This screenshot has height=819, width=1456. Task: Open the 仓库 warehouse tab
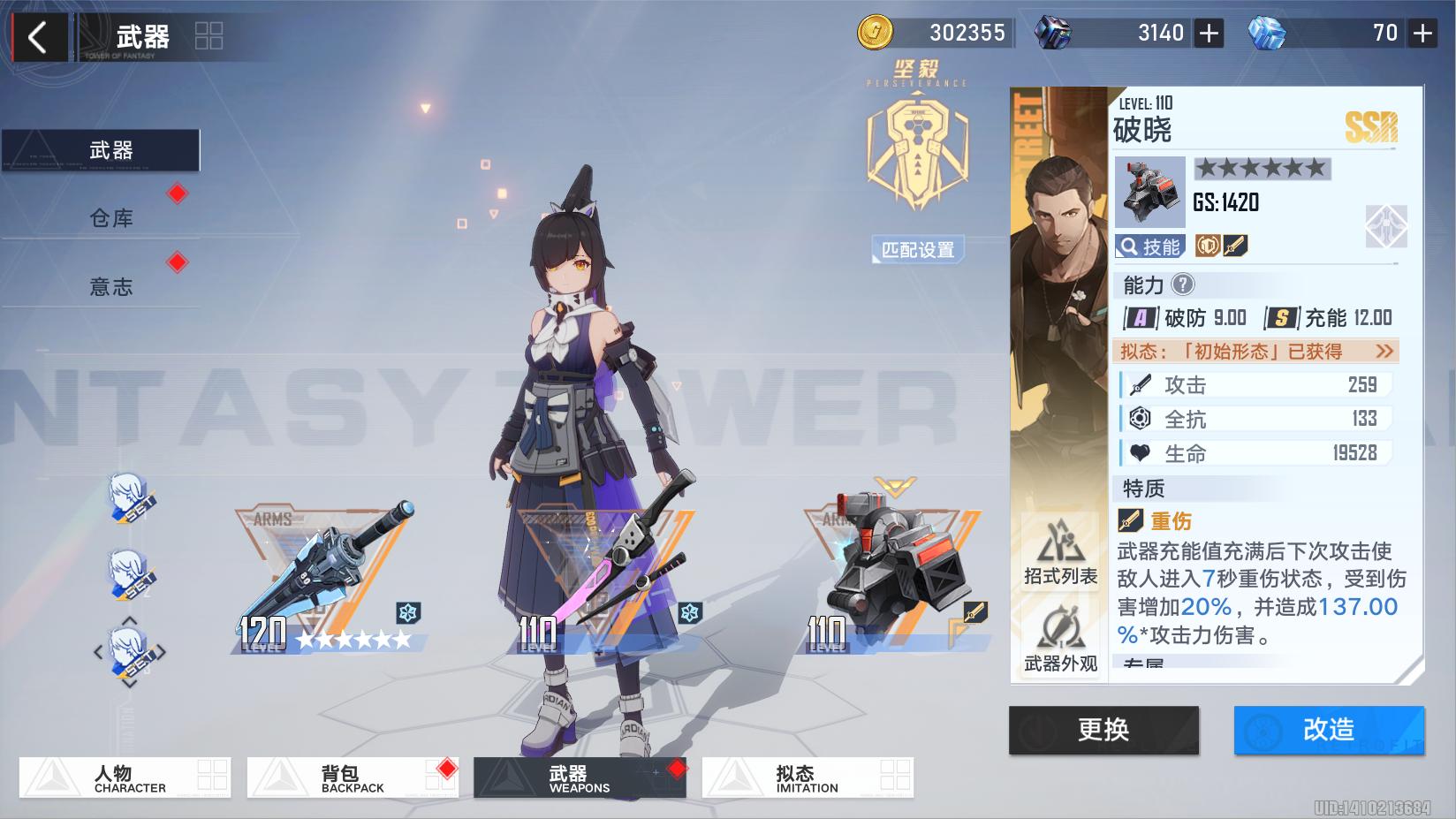(x=111, y=218)
